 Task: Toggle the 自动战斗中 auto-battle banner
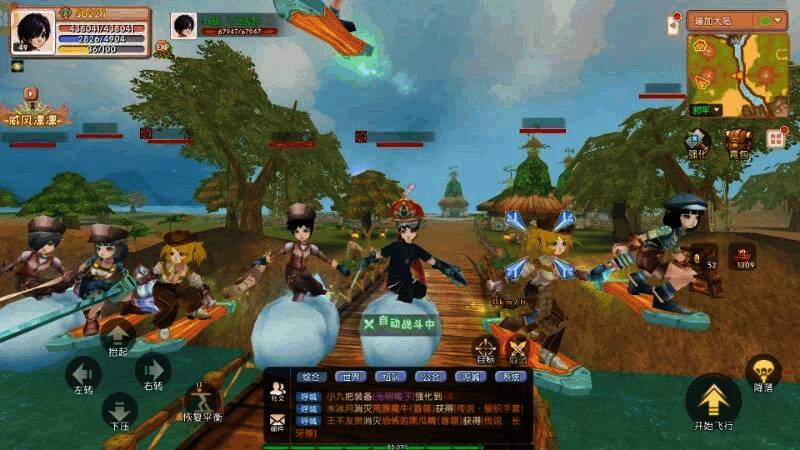click(x=400, y=324)
